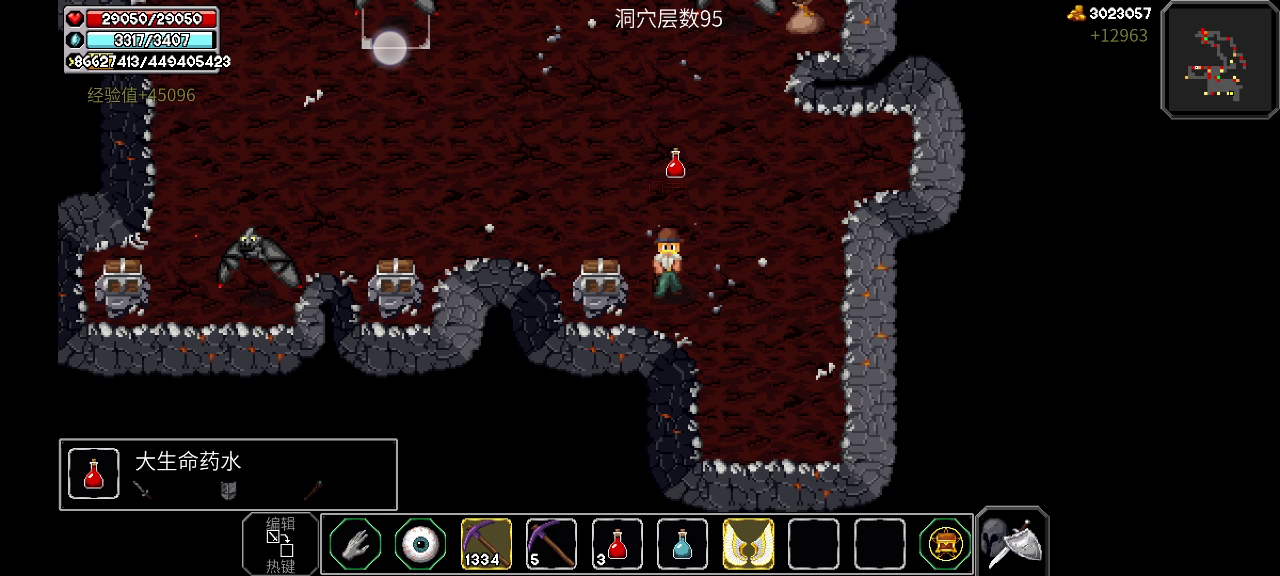Use the blue mana potion slot
The height and width of the screenshot is (576, 1280).
point(682,544)
